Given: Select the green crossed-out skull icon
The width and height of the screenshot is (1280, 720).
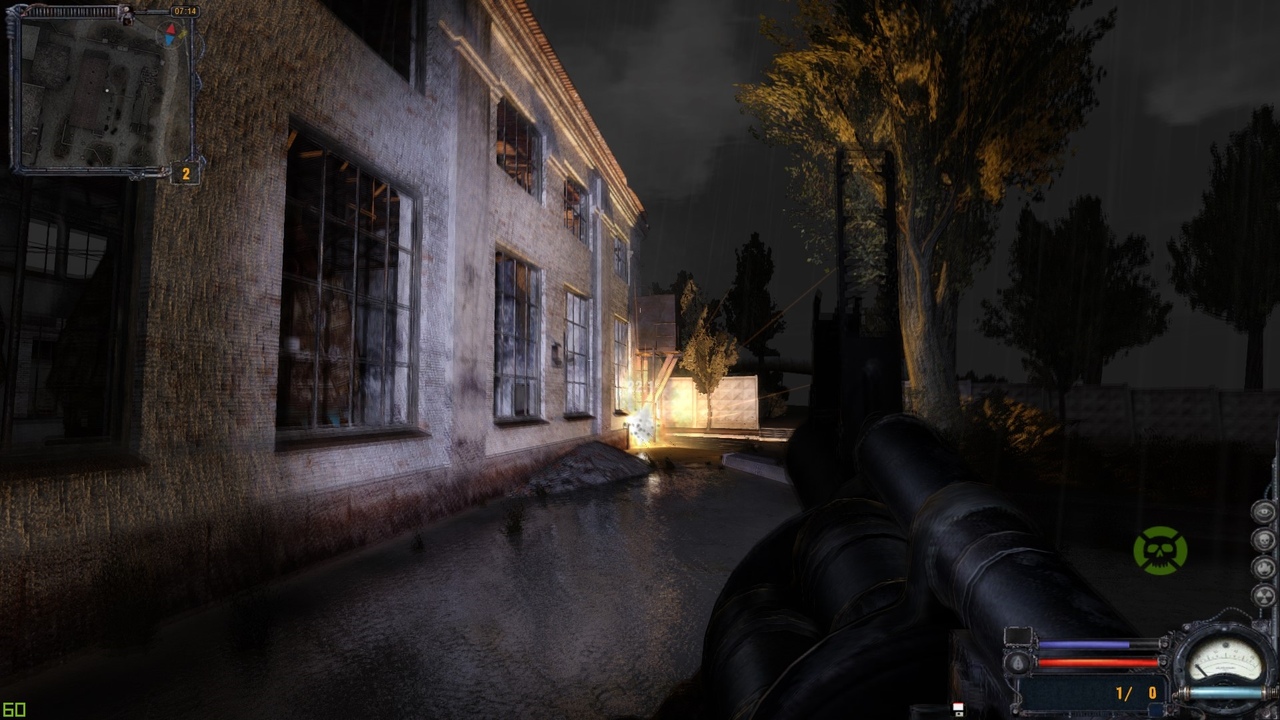Looking at the screenshot, I should (1160, 551).
